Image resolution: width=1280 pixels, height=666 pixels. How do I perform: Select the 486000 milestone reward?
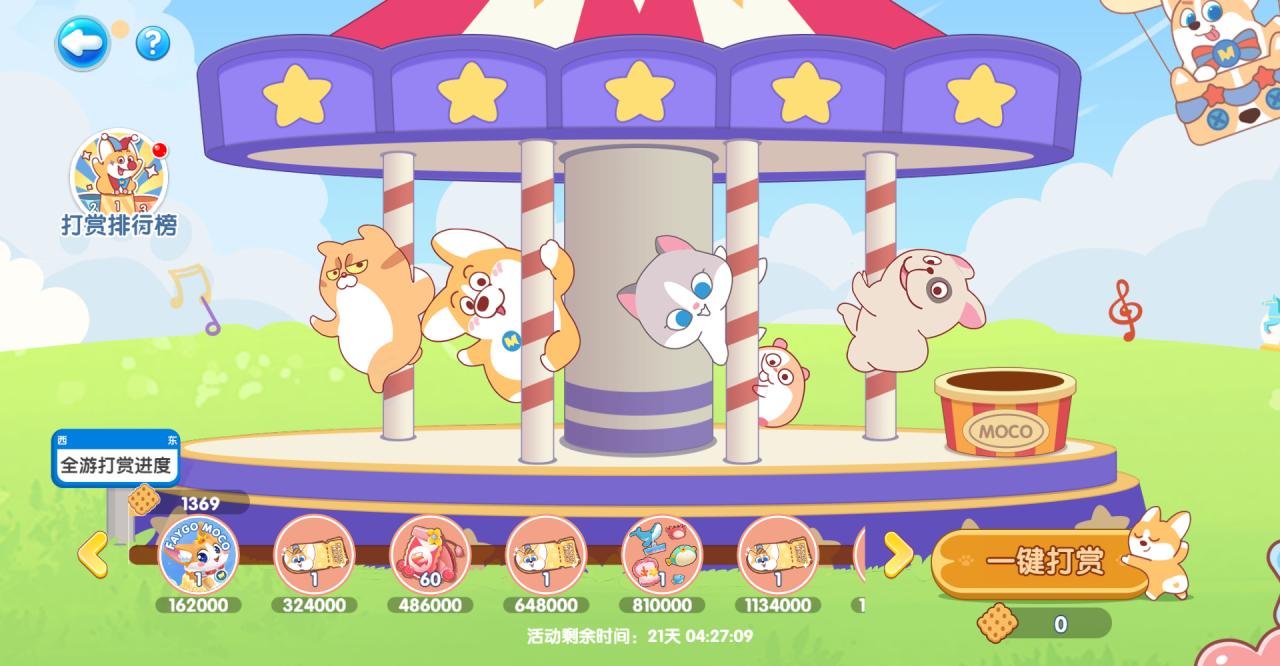pyautogui.click(x=430, y=555)
